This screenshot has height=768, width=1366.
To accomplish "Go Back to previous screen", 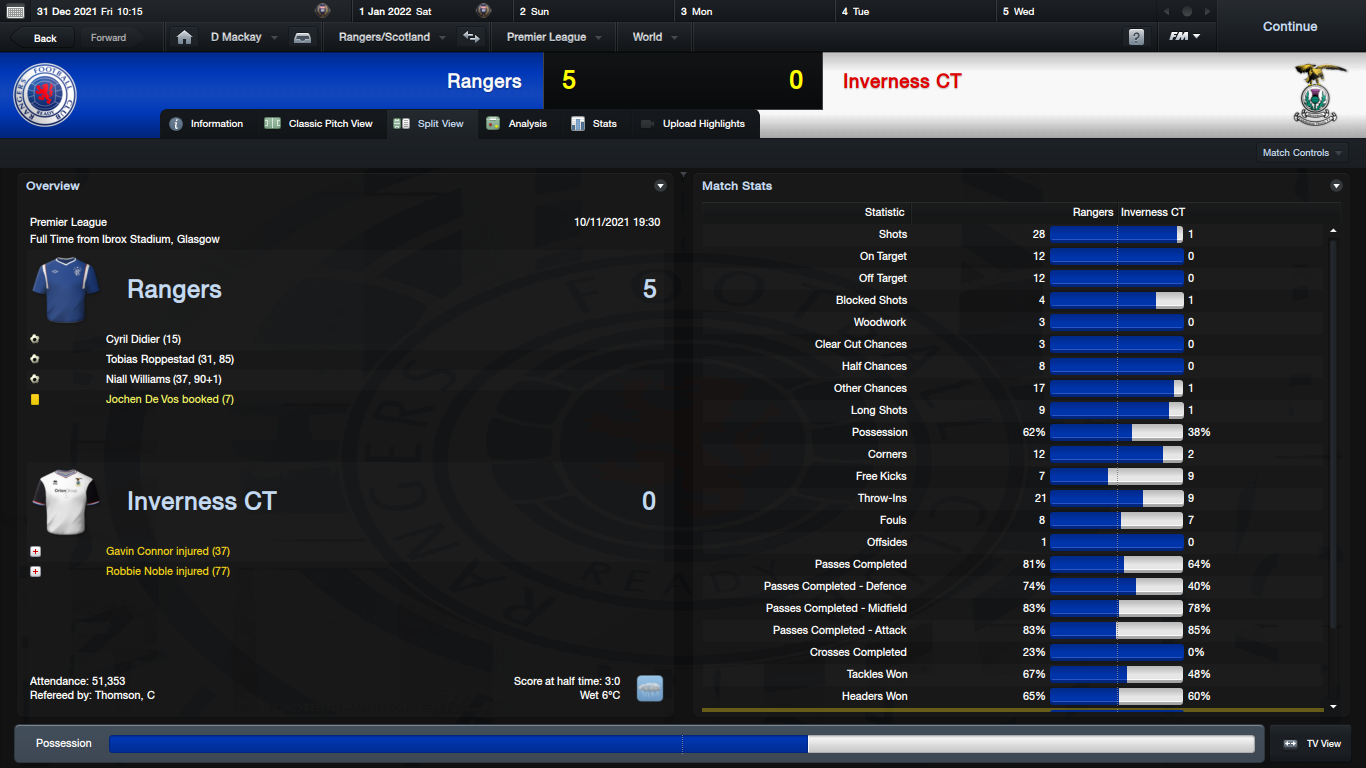I will click(46, 38).
